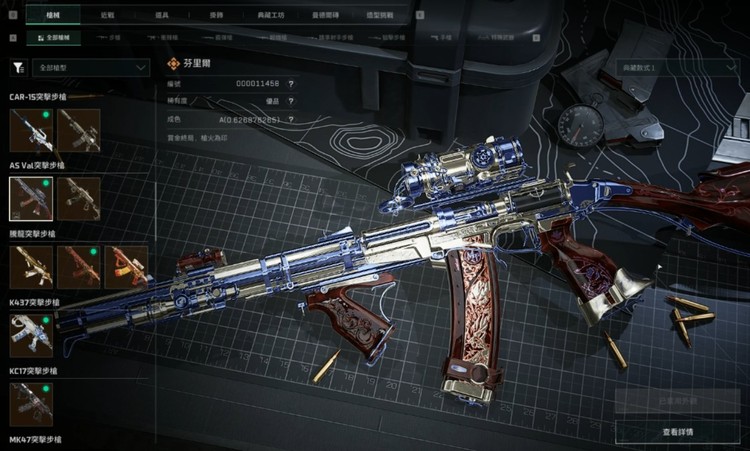This screenshot has height=451, width=750.
Task: Select the first CAR-15 skin thumbnail
Action: pyautogui.click(x=30, y=130)
